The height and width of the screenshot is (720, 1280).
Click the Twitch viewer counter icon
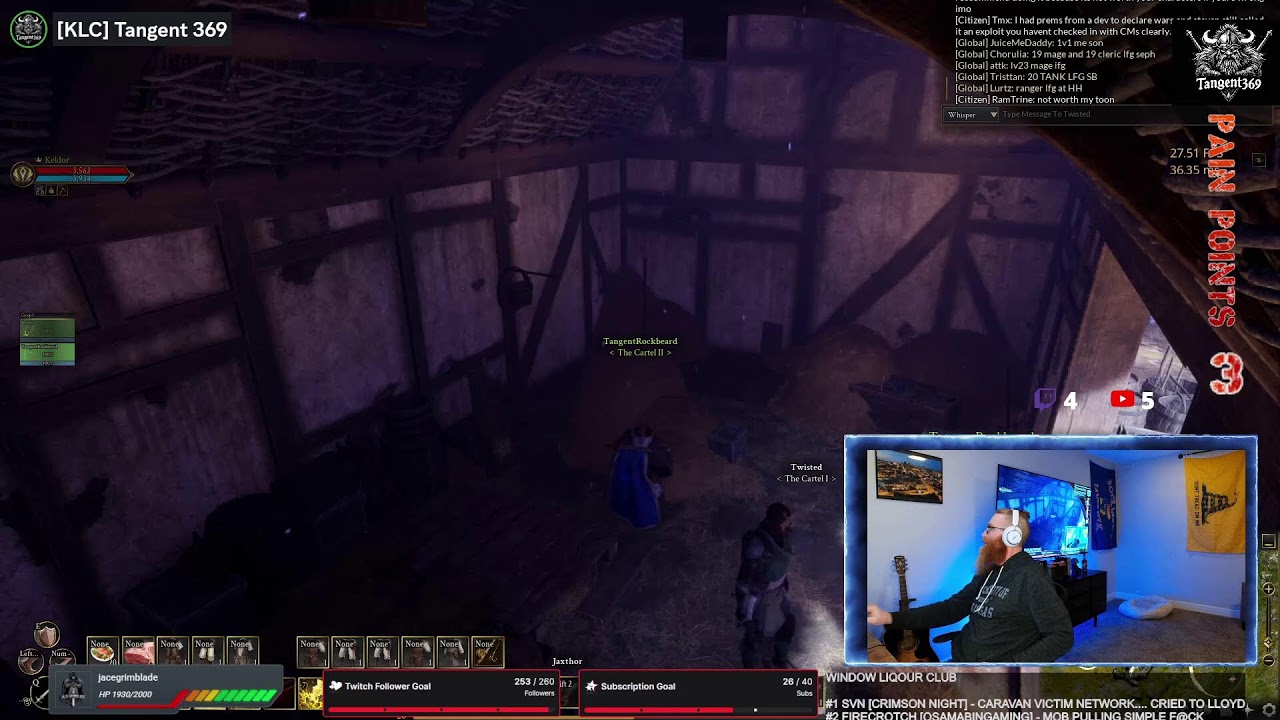pyautogui.click(x=1045, y=400)
